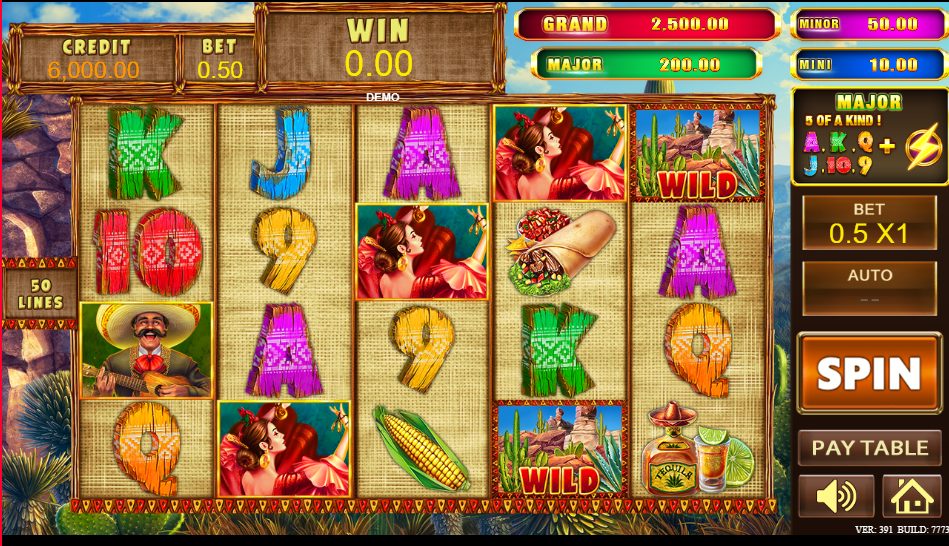949x546 pixels.
Task: Open the PAY TABLE
Action: coord(869,448)
